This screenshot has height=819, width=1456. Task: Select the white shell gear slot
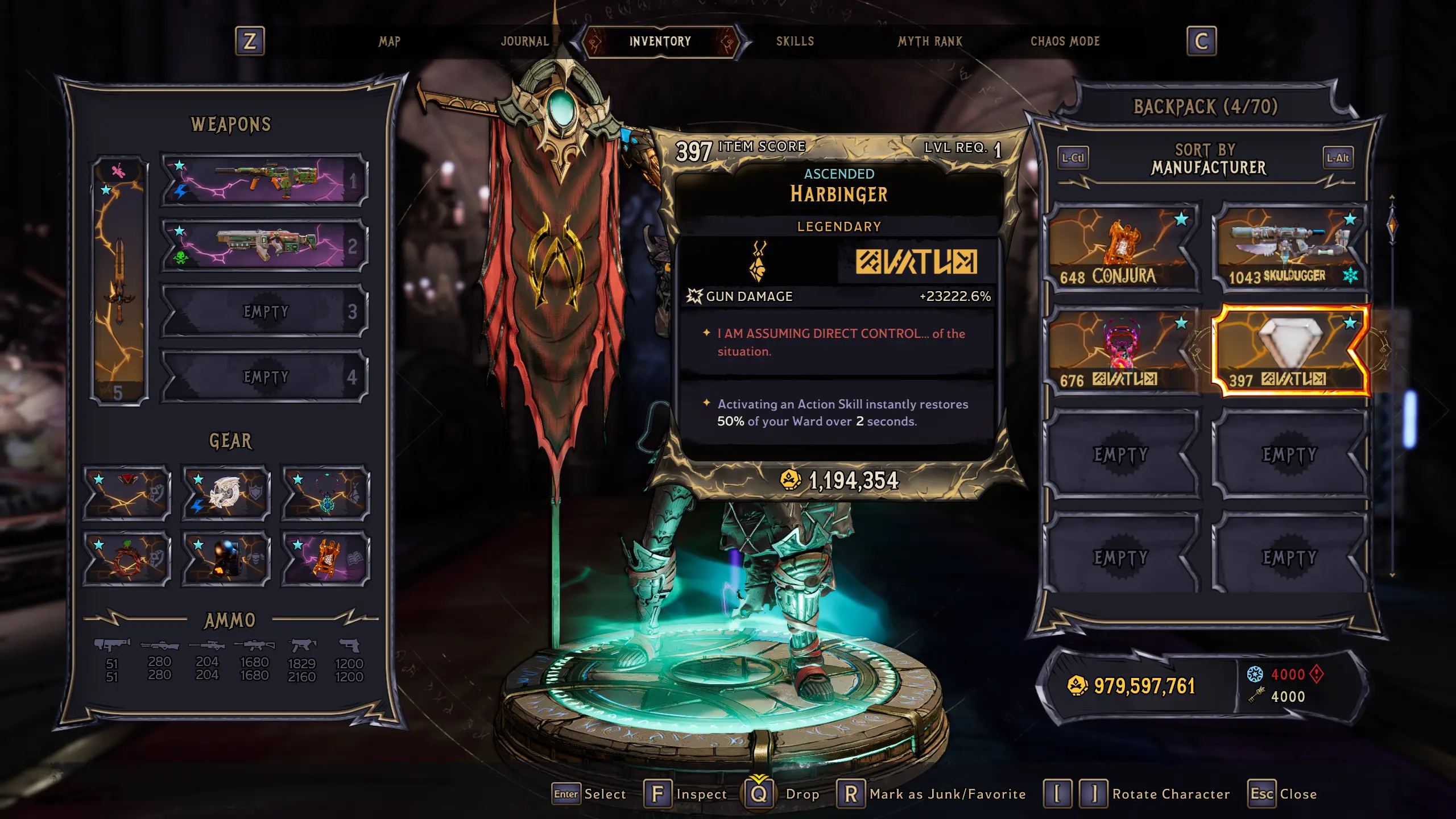click(226, 493)
